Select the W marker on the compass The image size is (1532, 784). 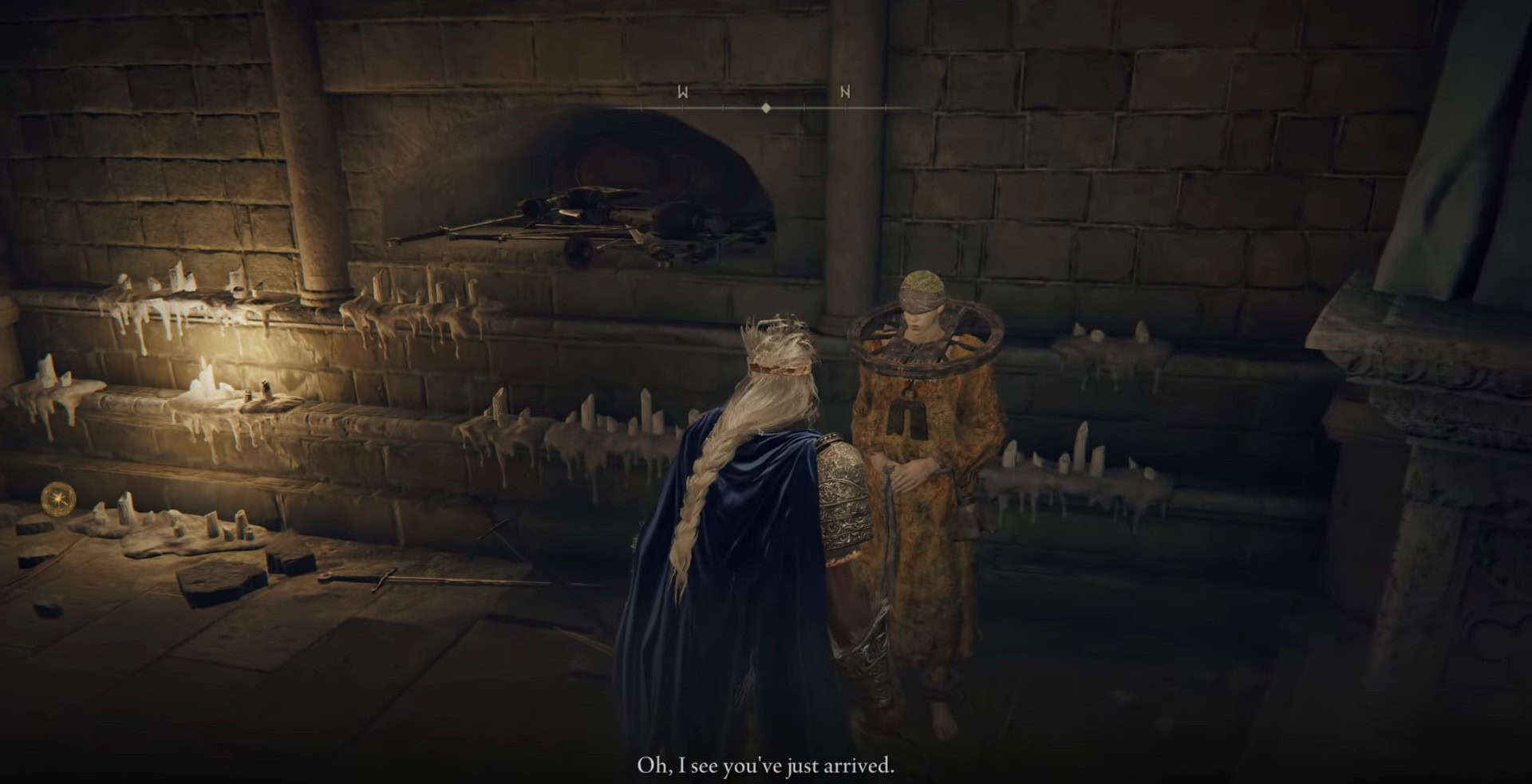click(683, 93)
